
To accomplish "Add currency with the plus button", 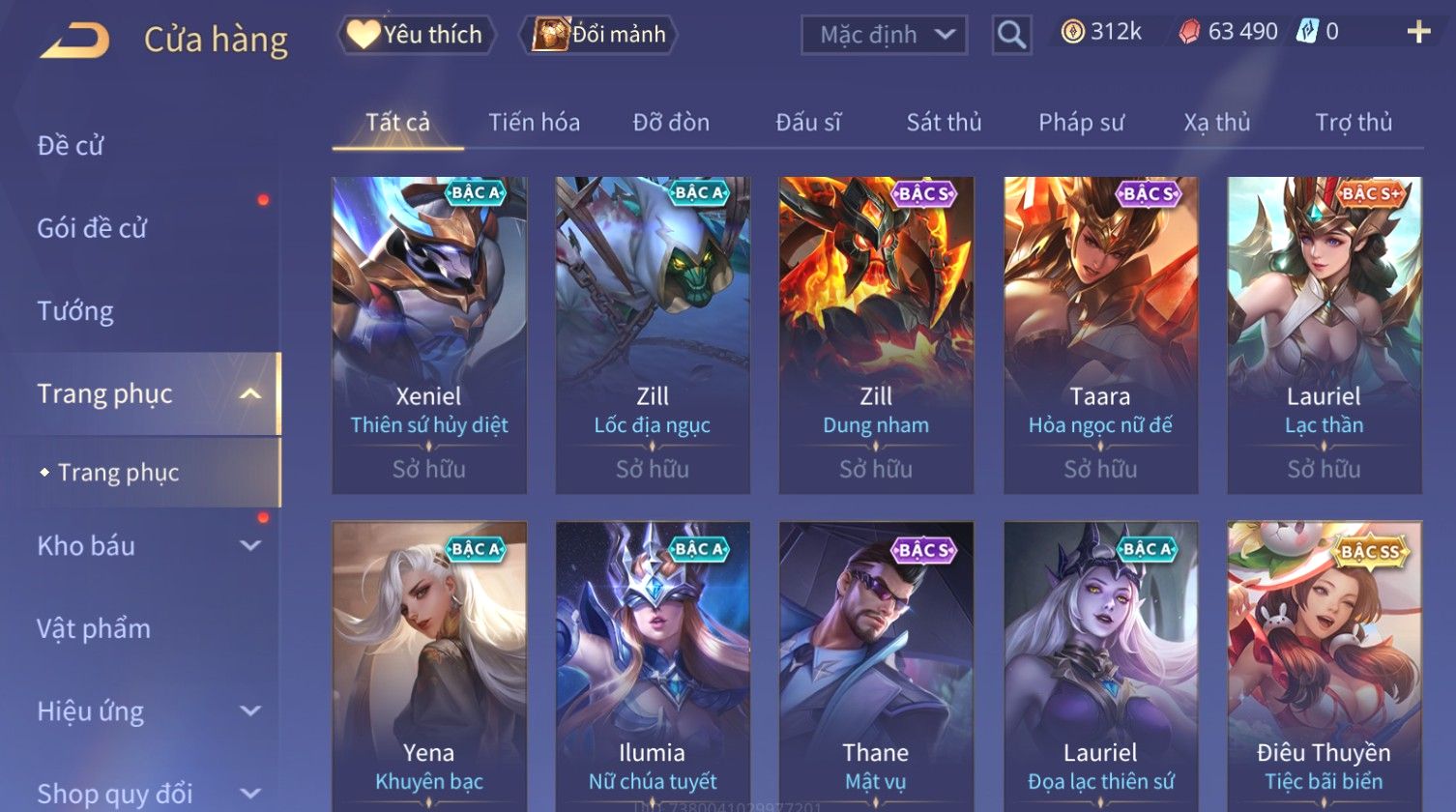I will click(1418, 33).
